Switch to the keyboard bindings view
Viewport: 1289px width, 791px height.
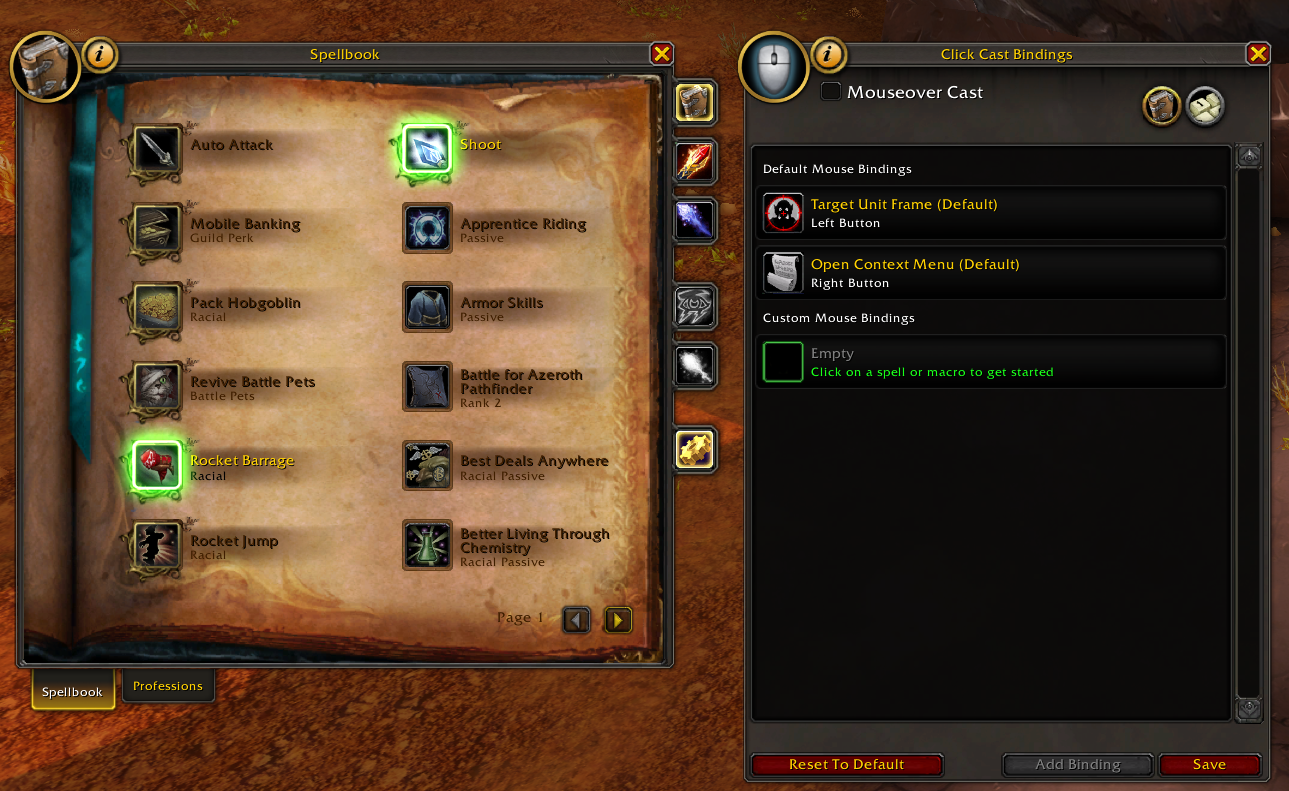pyautogui.click(x=1205, y=107)
